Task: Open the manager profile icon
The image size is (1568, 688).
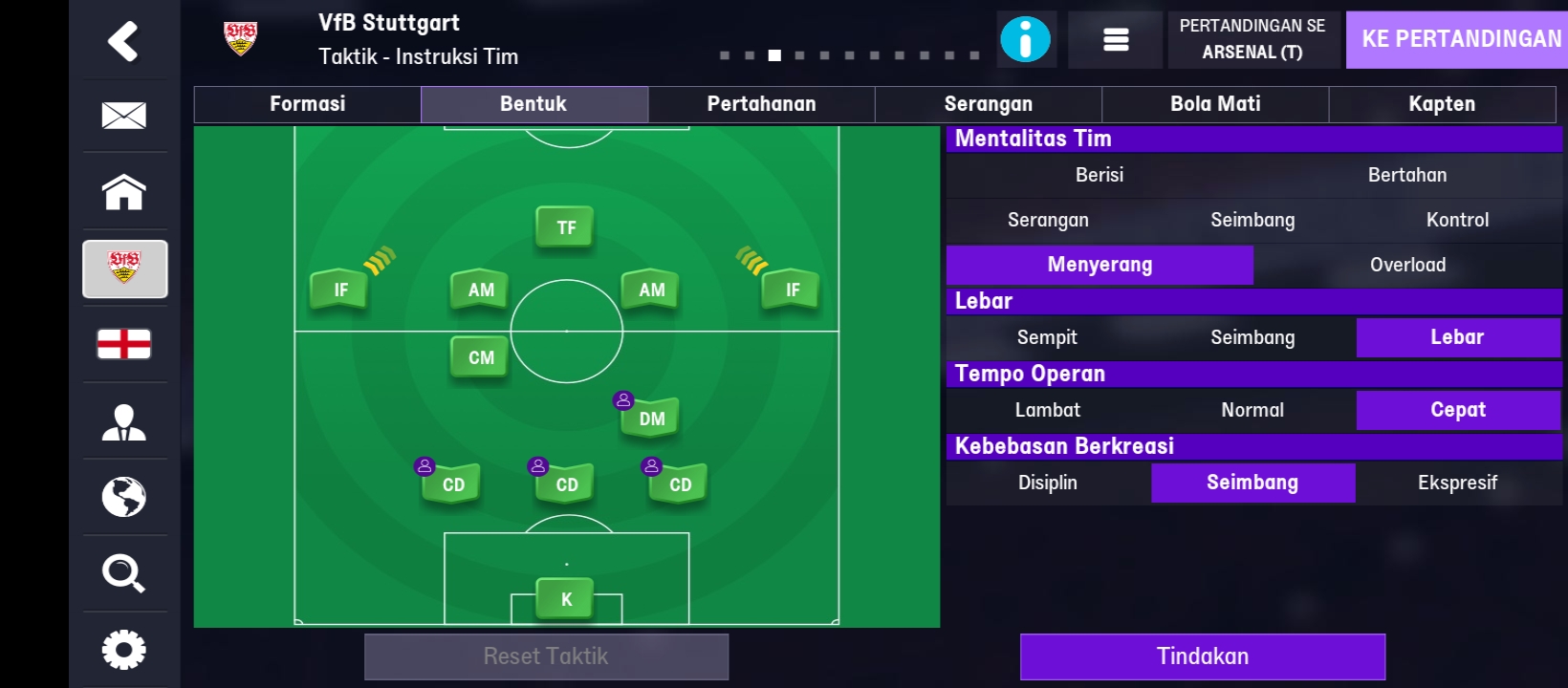Action: 123,421
